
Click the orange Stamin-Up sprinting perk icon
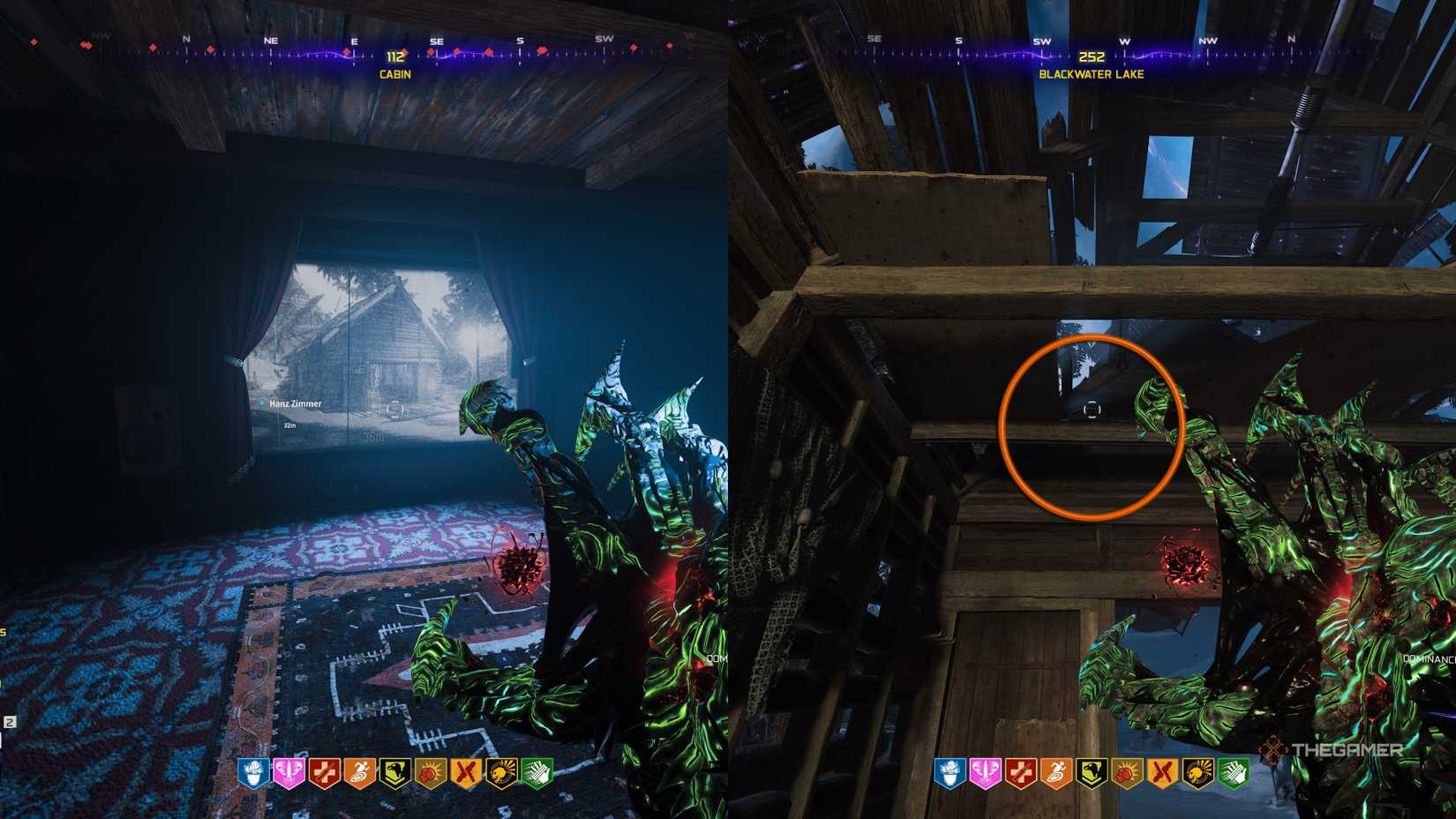tap(359, 772)
